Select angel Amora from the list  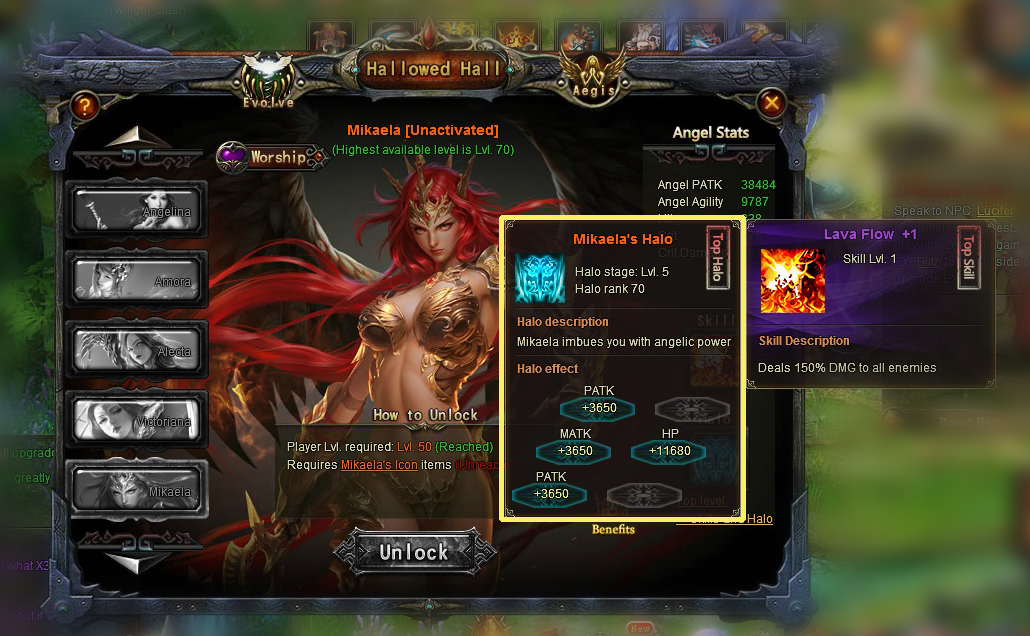tap(136, 279)
